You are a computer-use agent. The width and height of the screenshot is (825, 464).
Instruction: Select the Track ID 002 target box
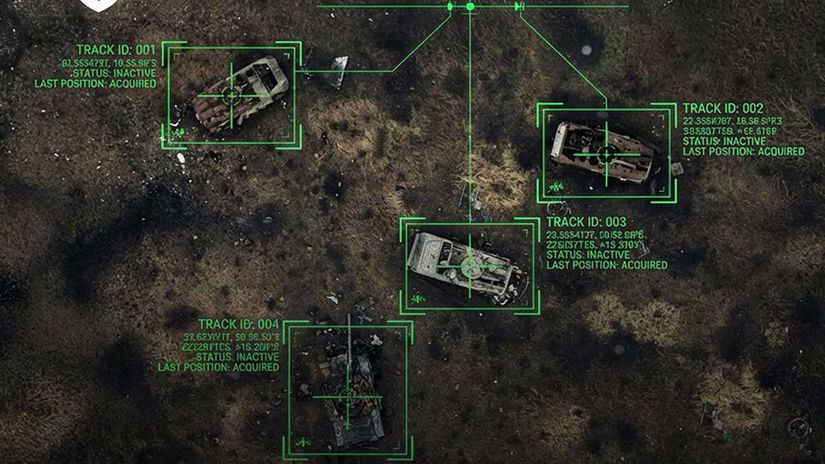point(605,153)
